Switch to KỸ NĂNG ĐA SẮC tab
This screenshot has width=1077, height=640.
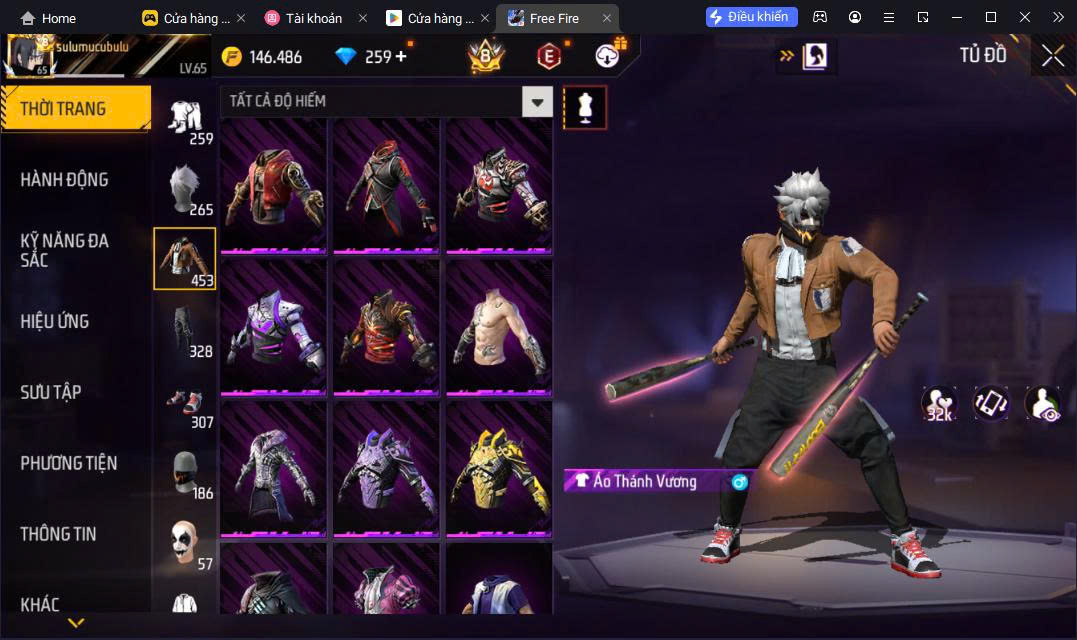click(x=64, y=250)
